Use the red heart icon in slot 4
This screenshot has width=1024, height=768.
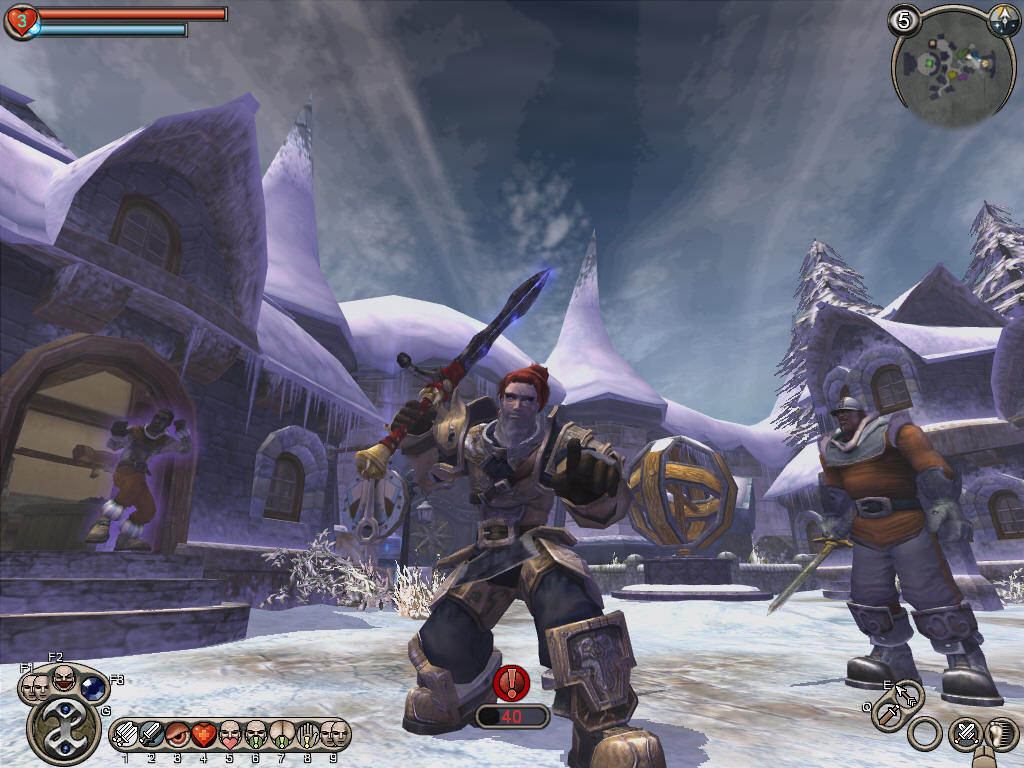coord(203,735)
